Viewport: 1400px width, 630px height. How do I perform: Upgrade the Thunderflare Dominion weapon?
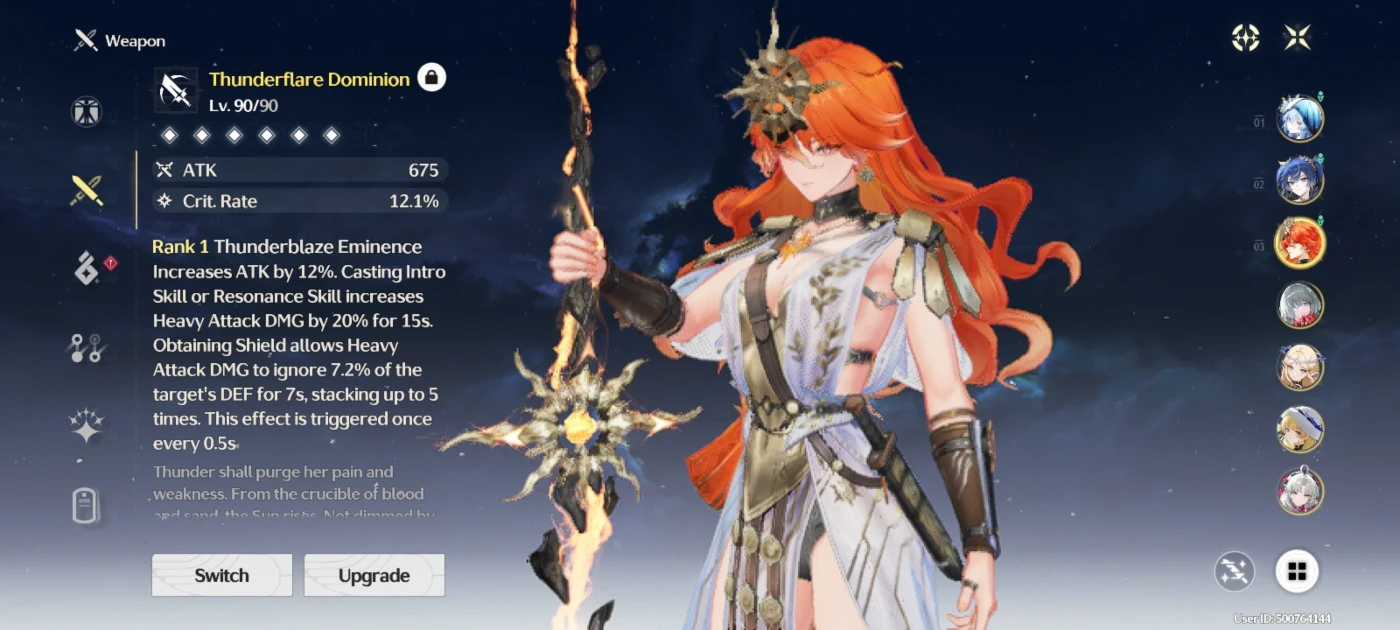click(x=374, y=575)
